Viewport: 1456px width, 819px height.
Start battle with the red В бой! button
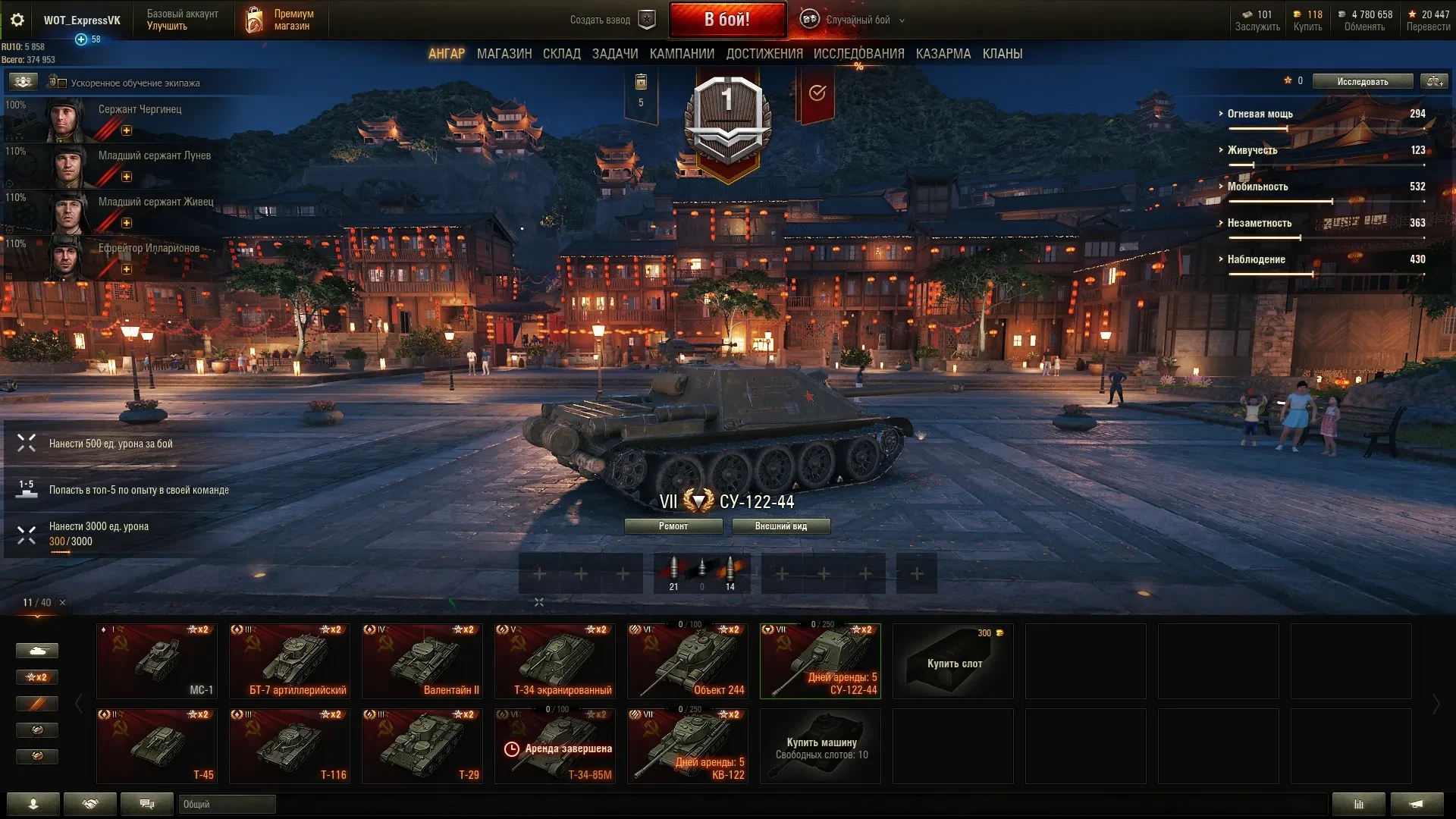(726, 20)
